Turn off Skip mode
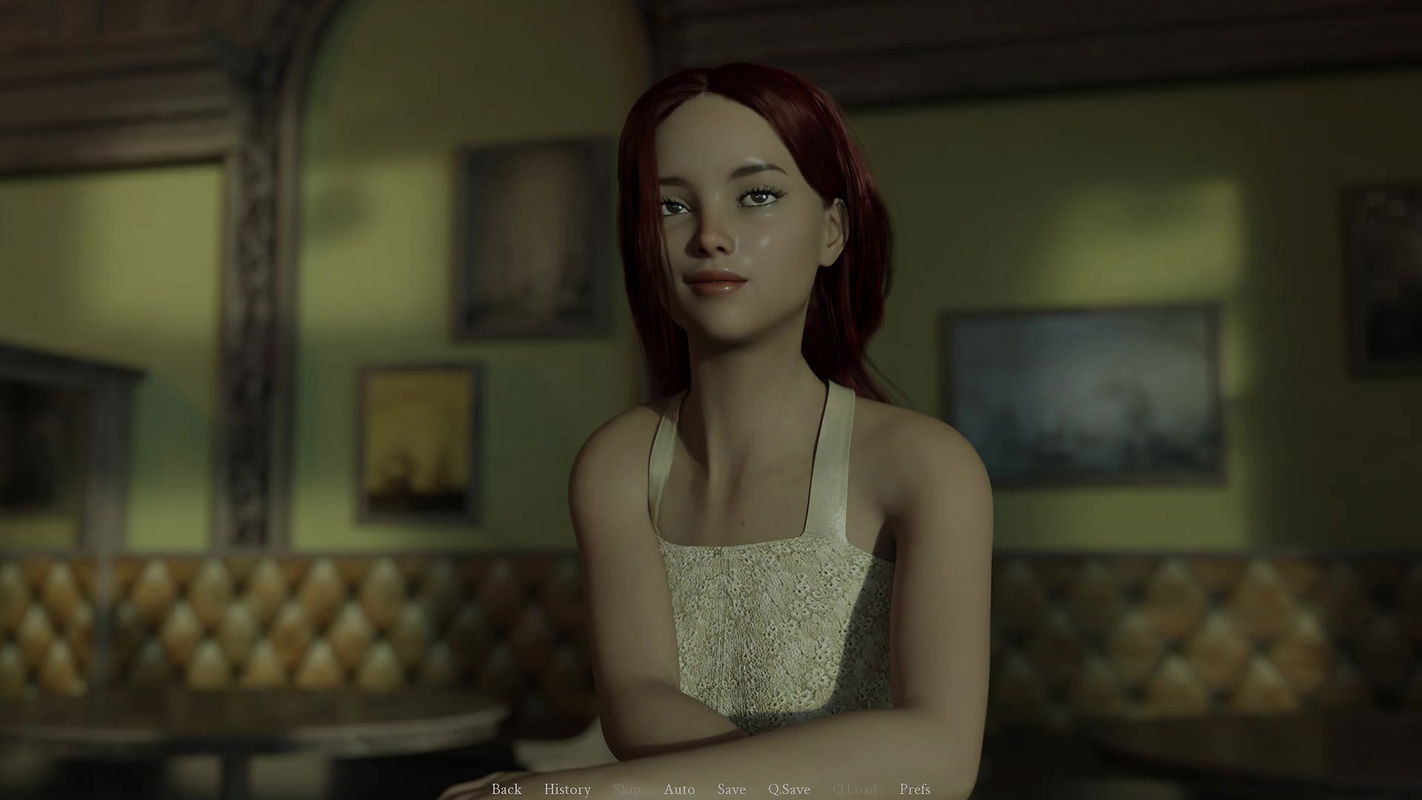The width and height of the screenshot is (1422, 800). point(627,789)
